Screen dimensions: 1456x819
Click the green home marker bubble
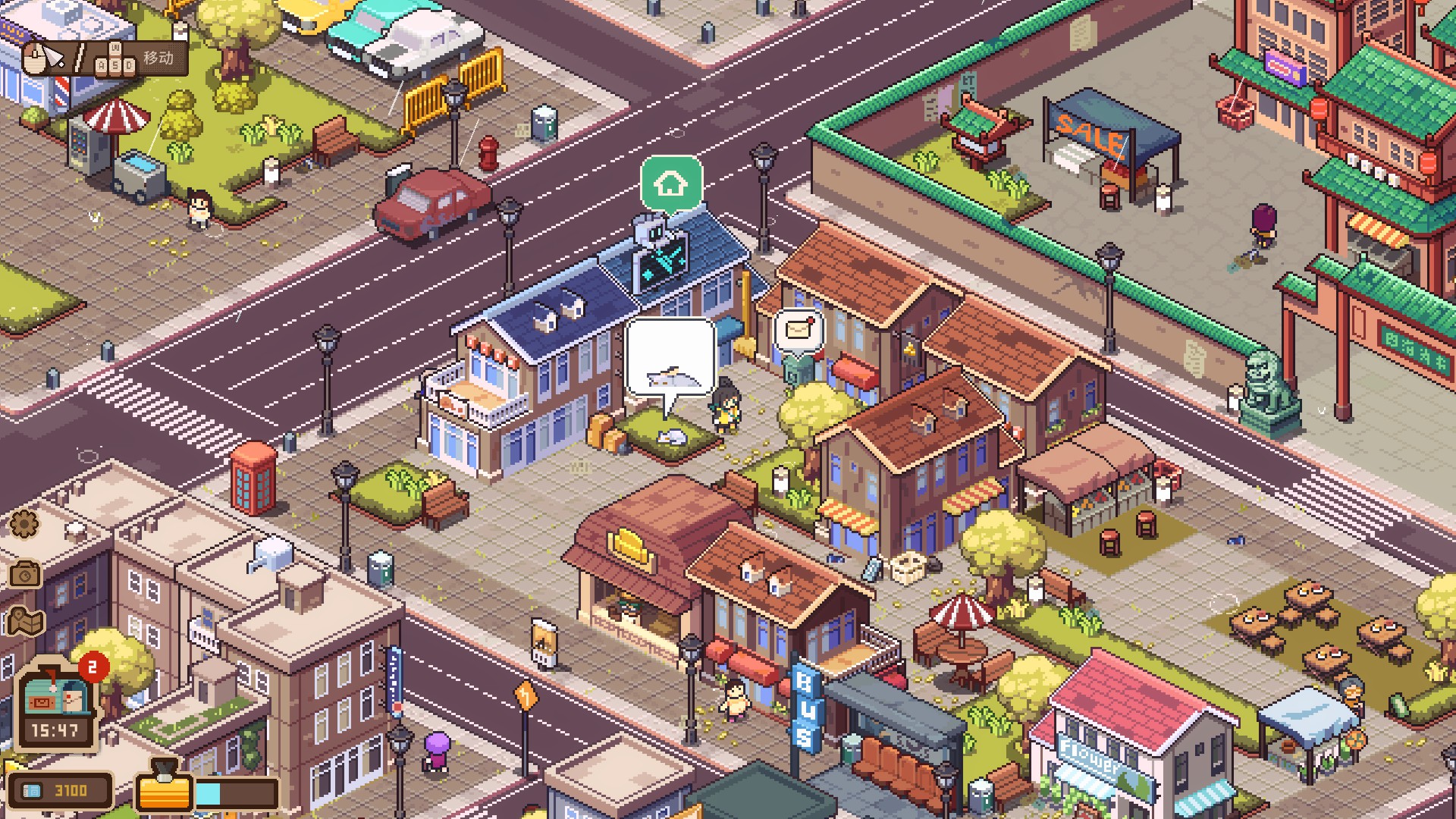click(x=671, y=183)
